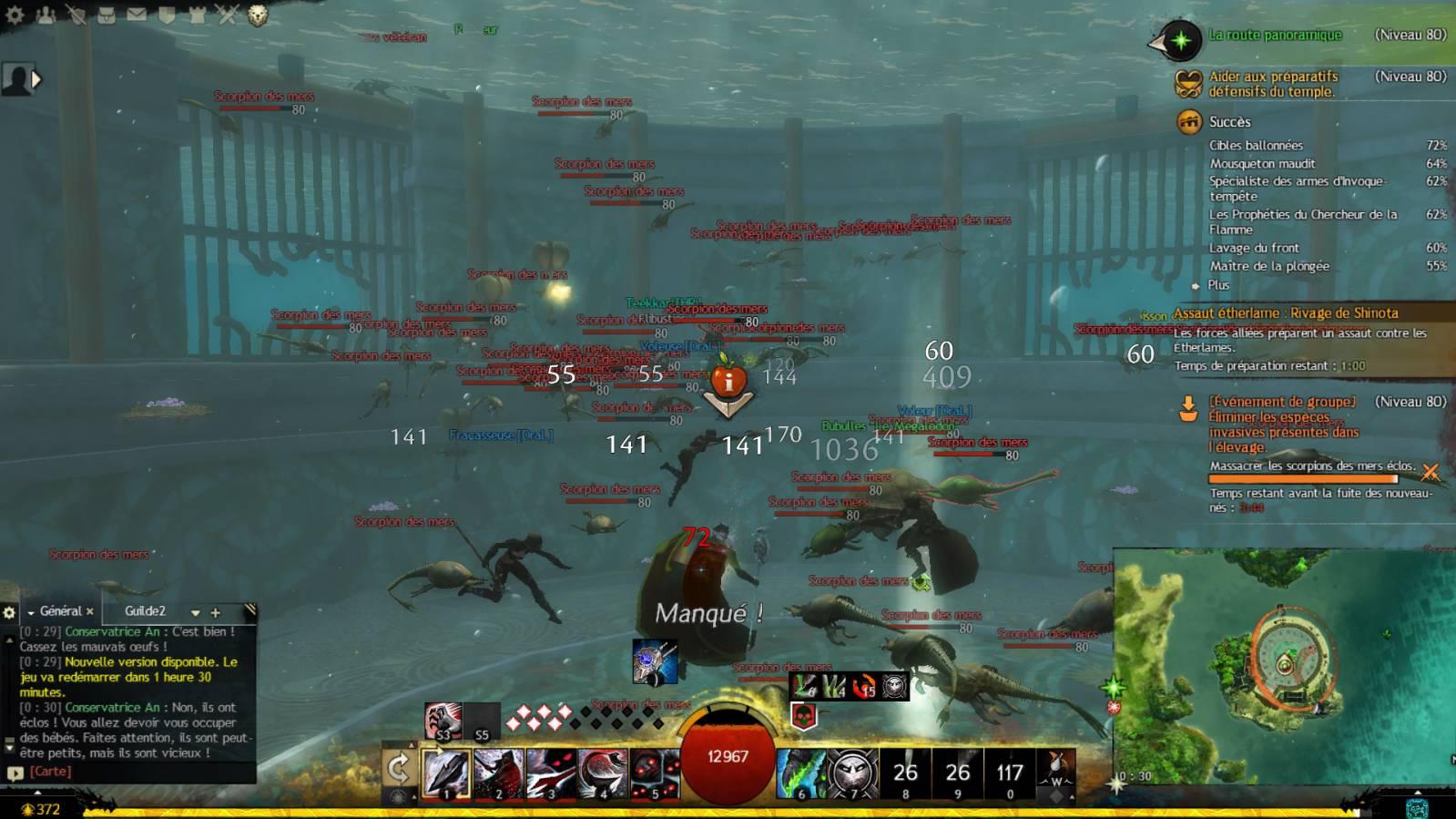Expand the Plus achievements list
Viewport: 1456px width, 819px height.
point(1217,285)
